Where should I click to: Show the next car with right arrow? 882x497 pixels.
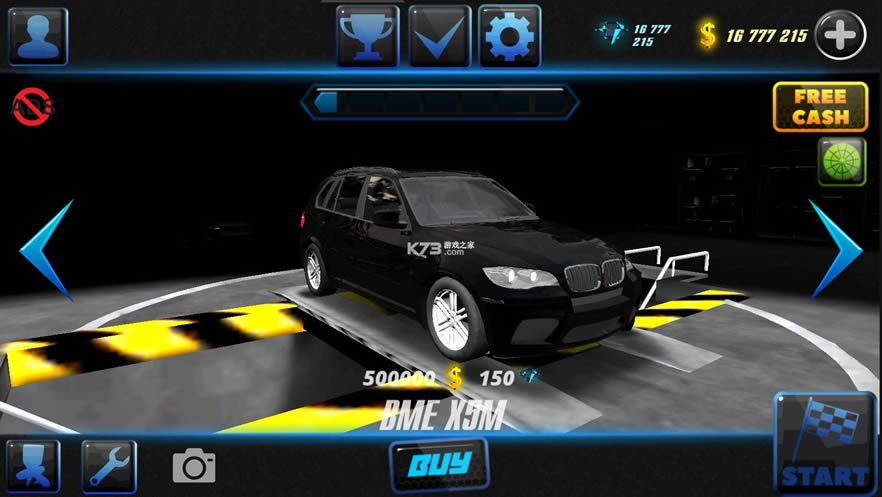click(834, 249)
